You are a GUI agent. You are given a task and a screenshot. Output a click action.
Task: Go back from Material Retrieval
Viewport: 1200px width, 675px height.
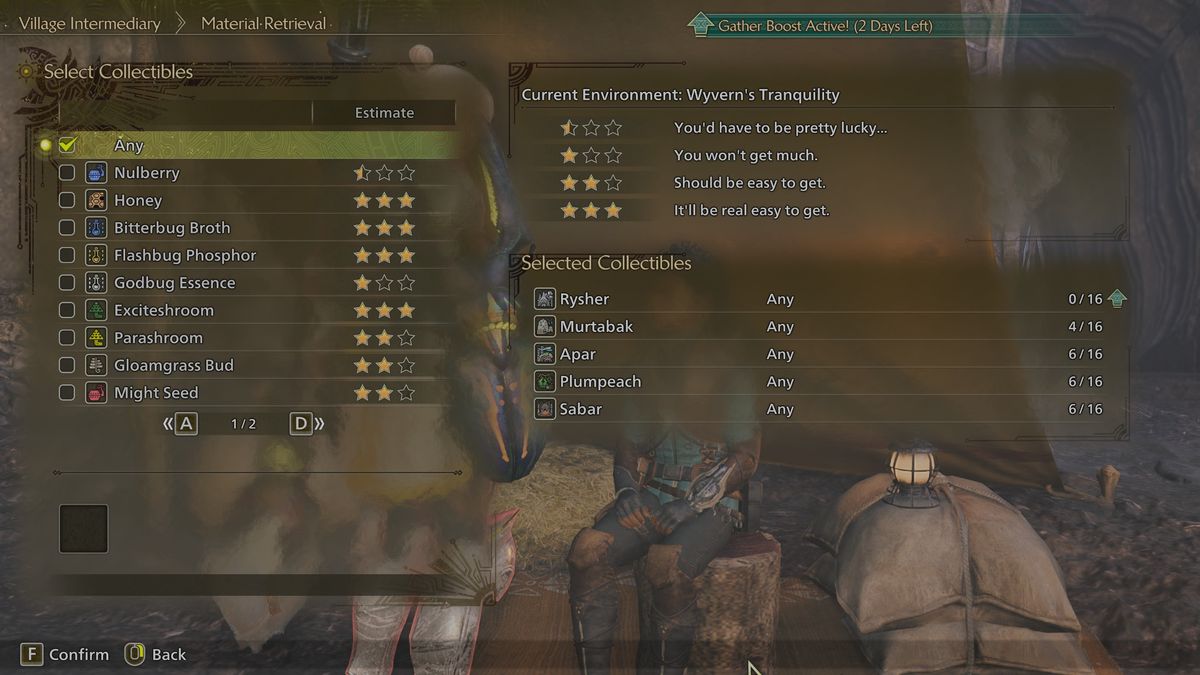pyautogui.click(x=156, y=654)
